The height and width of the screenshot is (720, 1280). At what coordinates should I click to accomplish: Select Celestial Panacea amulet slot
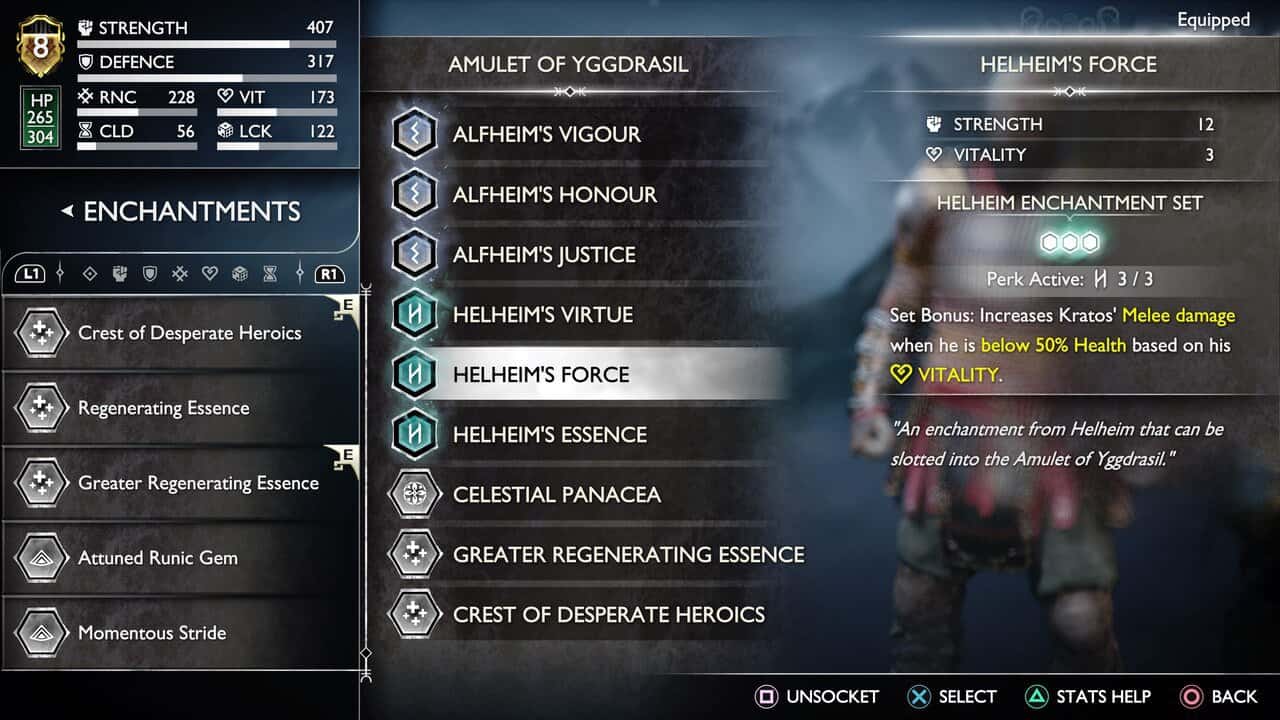(556, 495)
